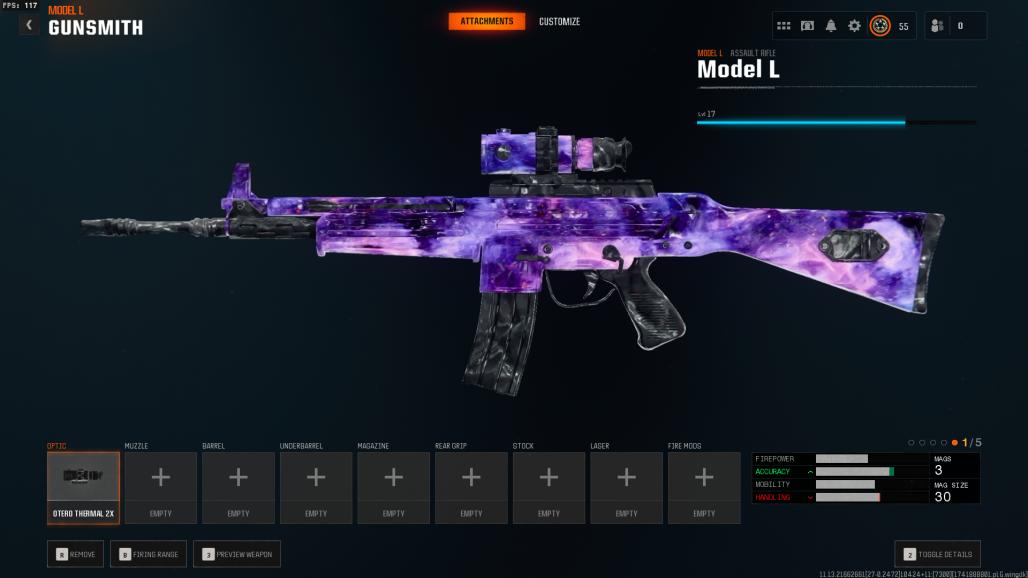This screenshot has height=578, width=1028.
Task: Select the Otero Thermal 2X optic slot
Action: coord(83,487)
